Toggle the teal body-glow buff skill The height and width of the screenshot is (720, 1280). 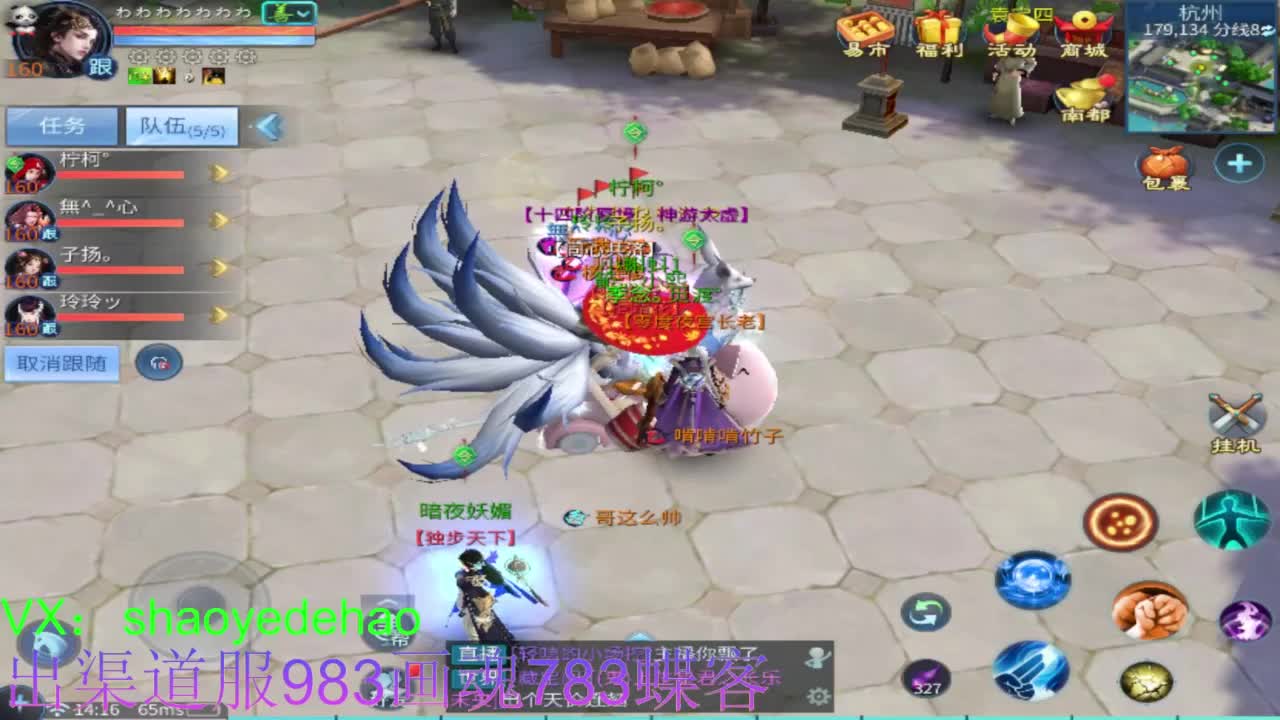pyautogui.click(x=1230, y=520)
